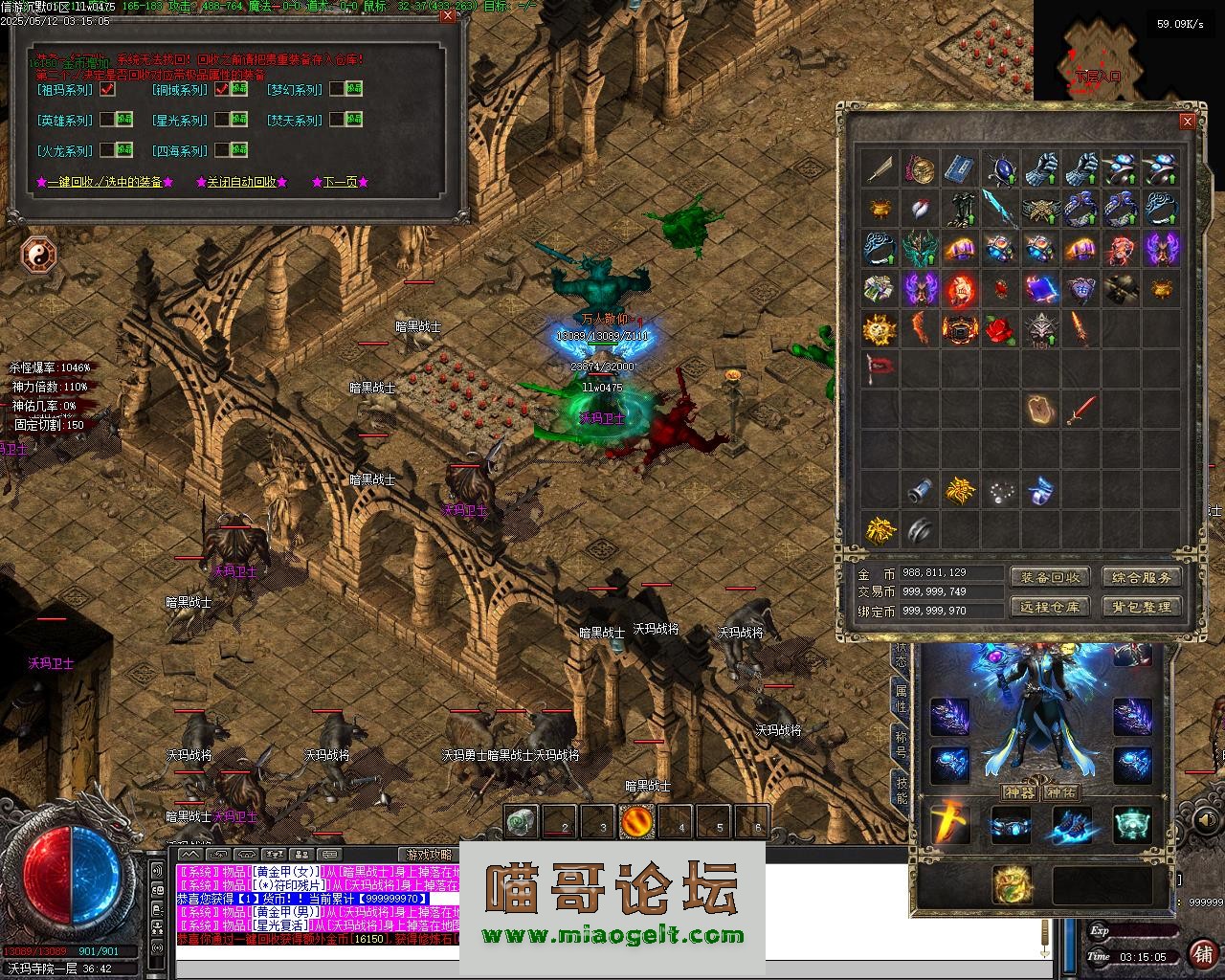Open the 属性 attributes side tab

coord(901,698)
